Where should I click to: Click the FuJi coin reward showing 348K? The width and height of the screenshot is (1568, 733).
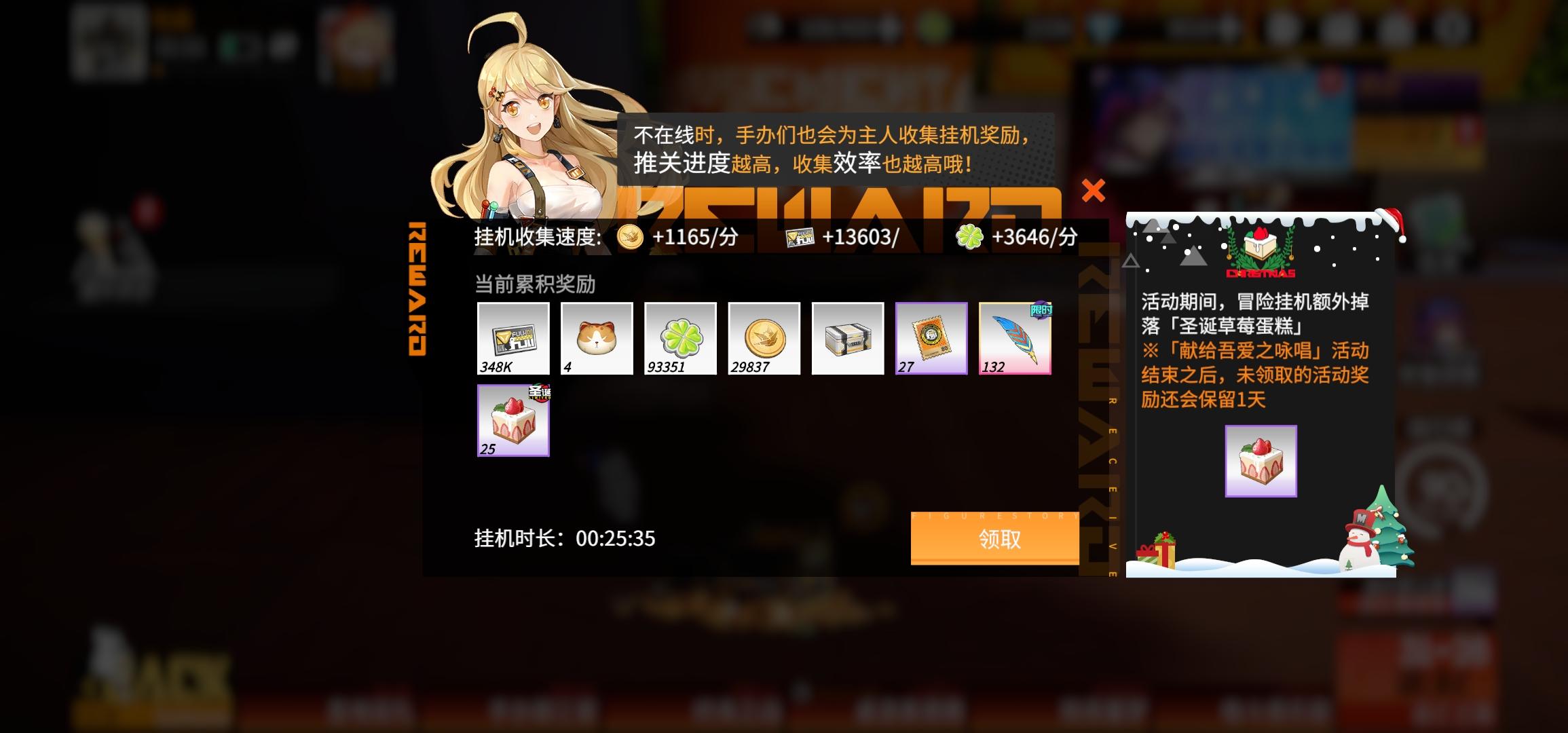pyautogui.click(x=513, y=337)
